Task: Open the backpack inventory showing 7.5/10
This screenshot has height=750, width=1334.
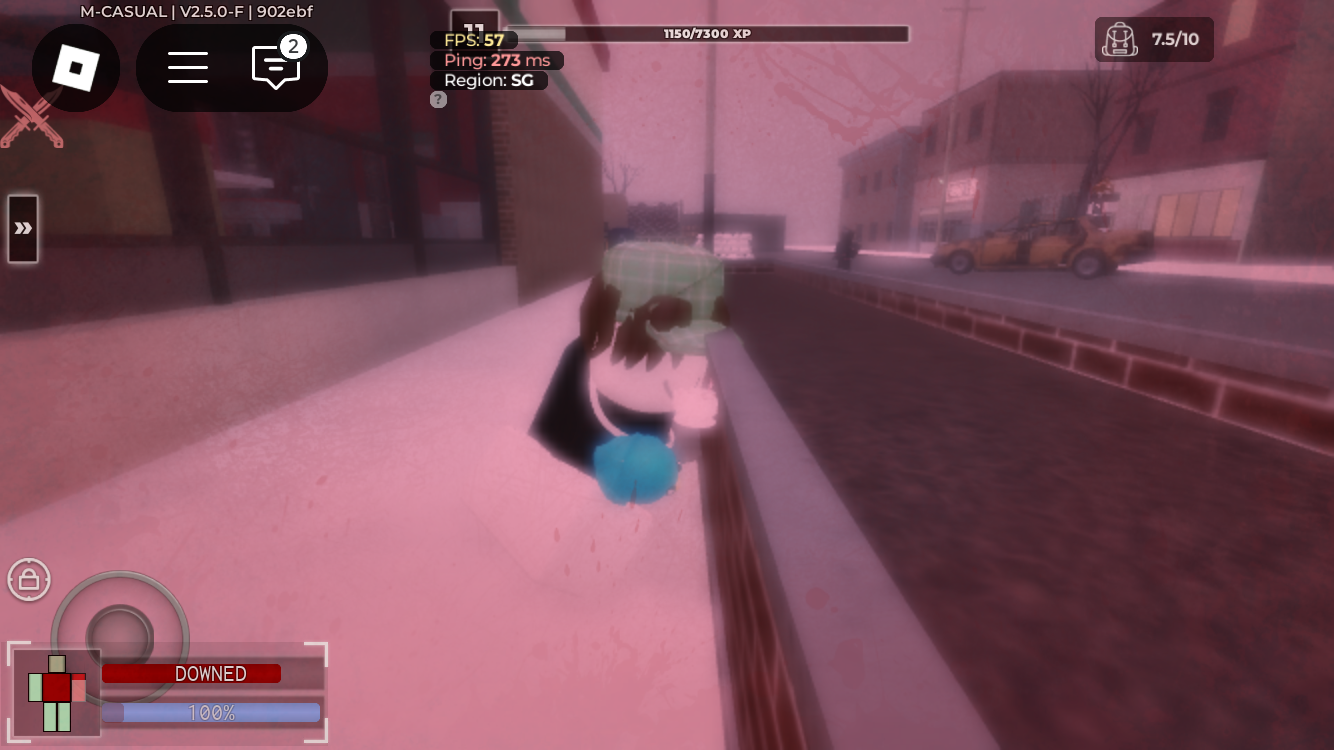Action: point(1153,40)
